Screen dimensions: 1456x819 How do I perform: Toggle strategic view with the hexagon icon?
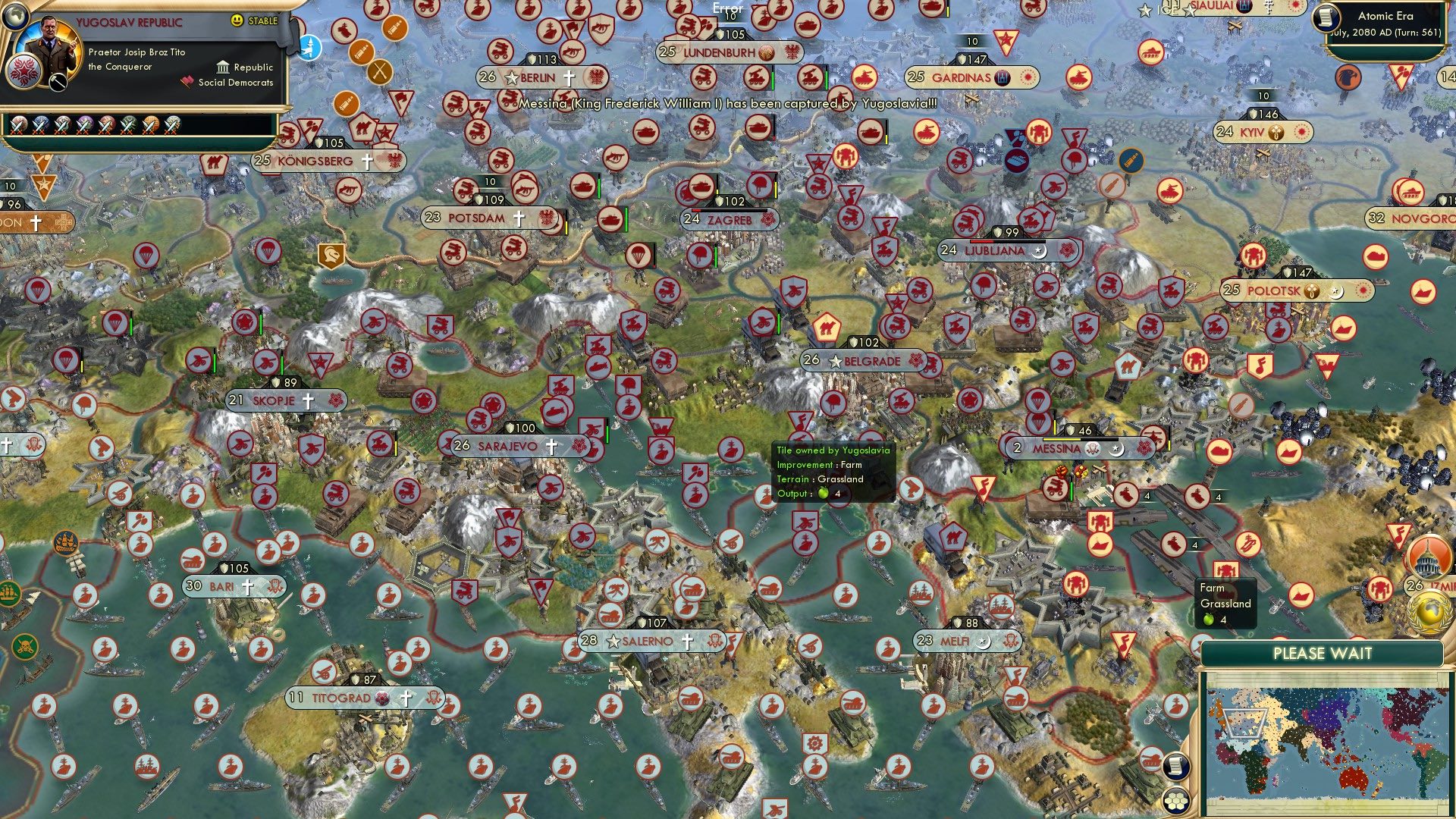pyautogui.click(x=1175, y=800)
